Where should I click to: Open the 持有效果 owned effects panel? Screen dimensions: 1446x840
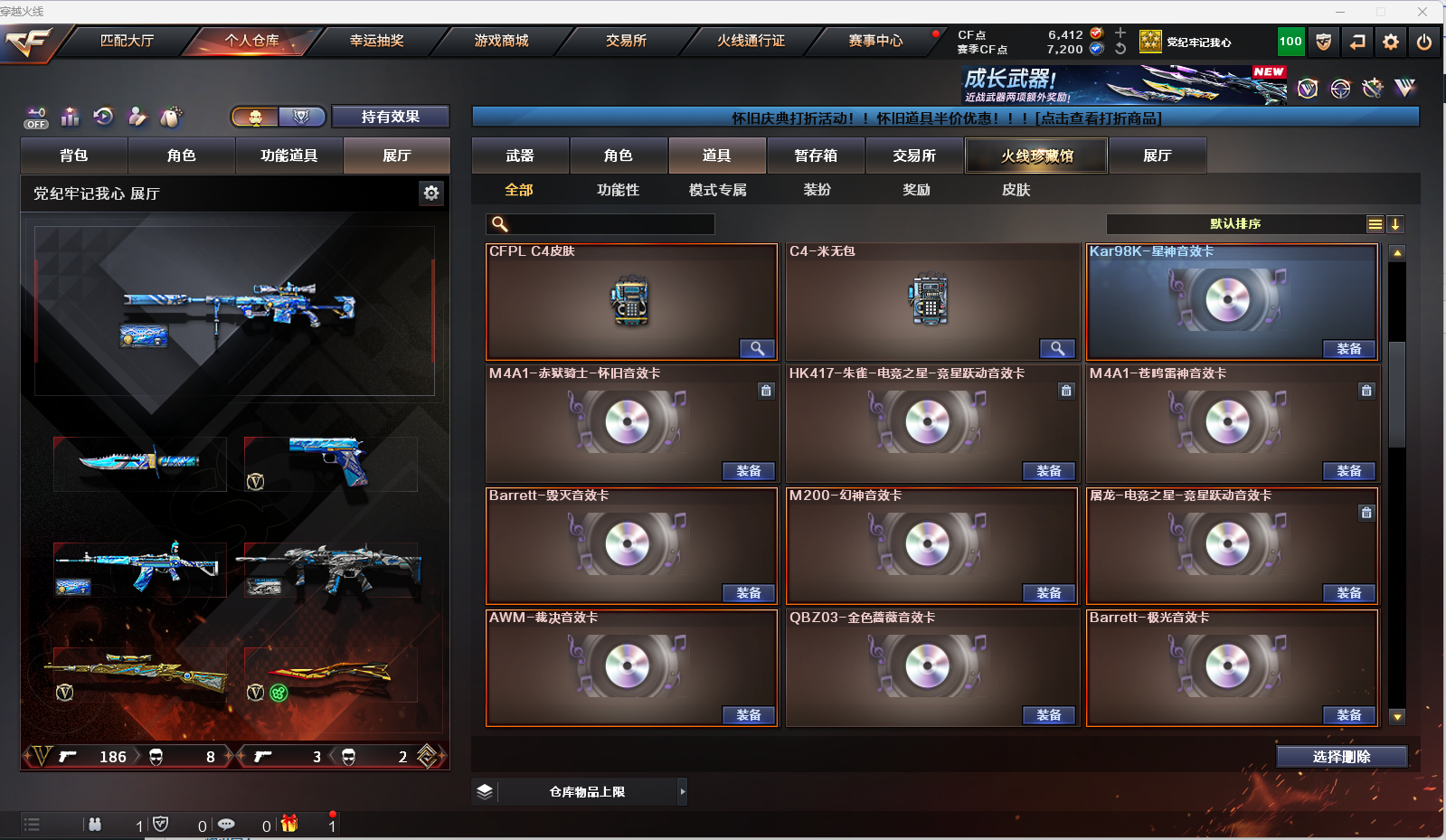(x=390, y=117)
